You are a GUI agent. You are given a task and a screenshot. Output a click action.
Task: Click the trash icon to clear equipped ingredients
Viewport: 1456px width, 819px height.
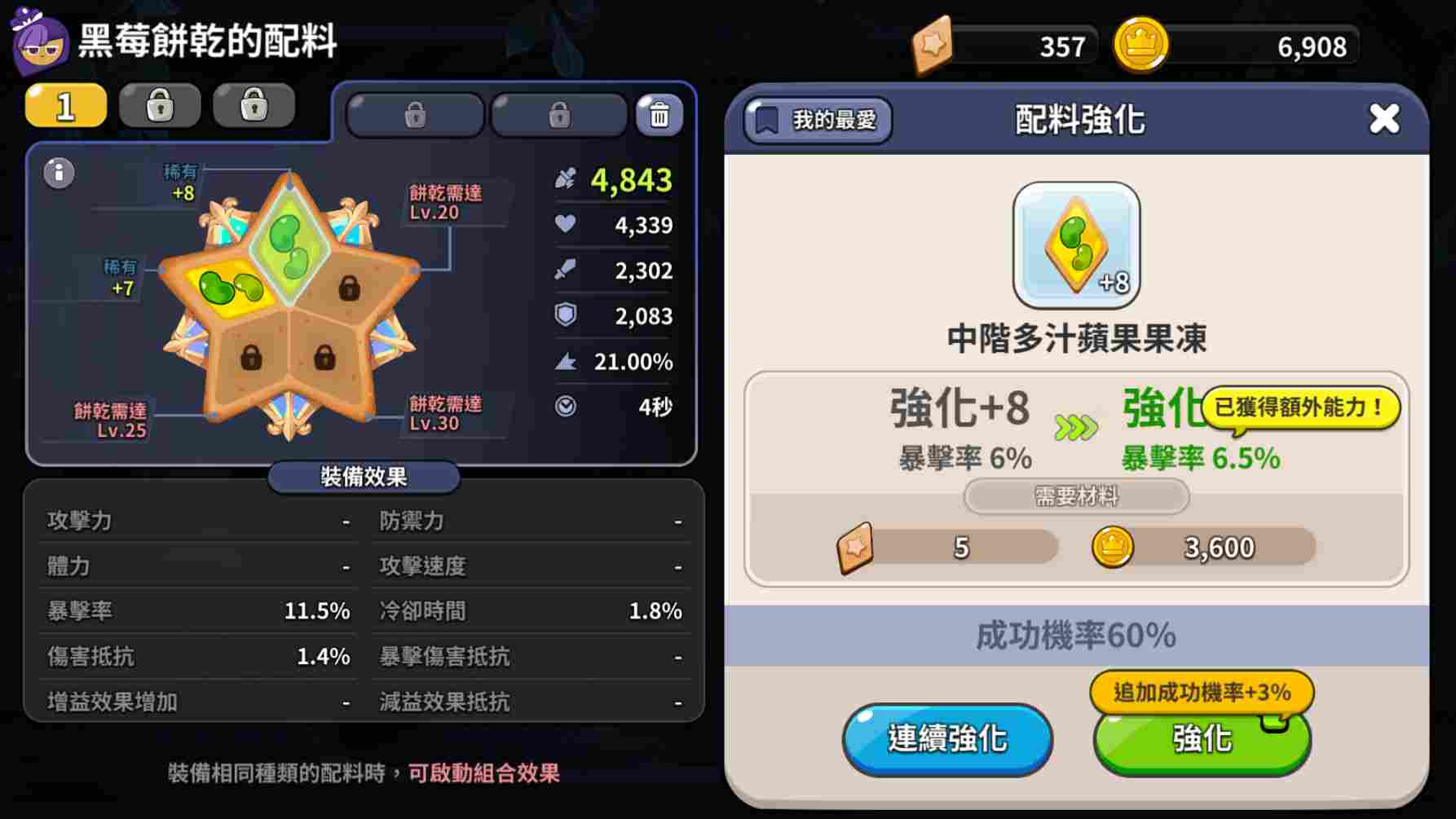(x=659, y=115)
